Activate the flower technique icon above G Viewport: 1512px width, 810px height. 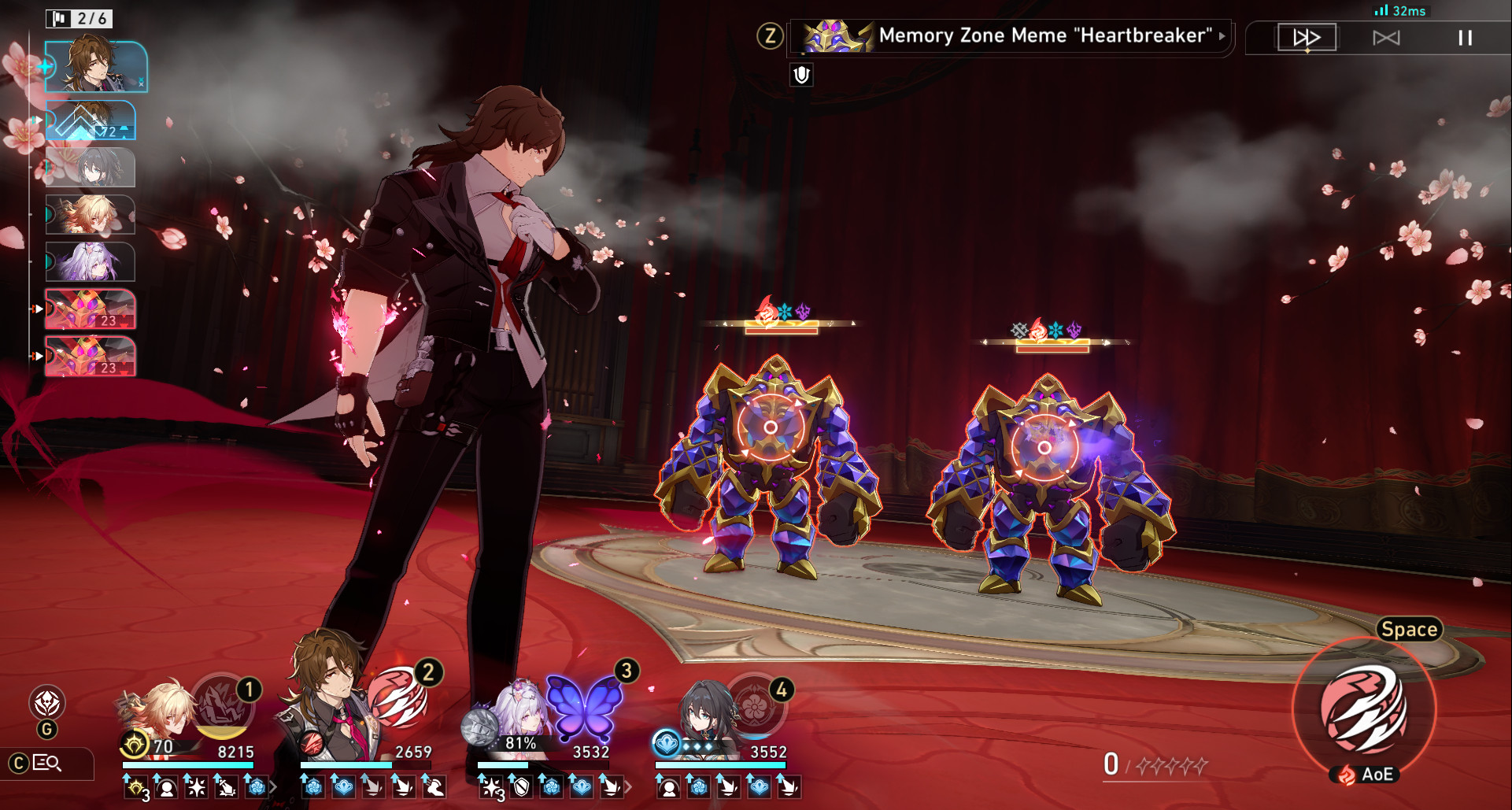pyautogui.click(x=47, y=700)
